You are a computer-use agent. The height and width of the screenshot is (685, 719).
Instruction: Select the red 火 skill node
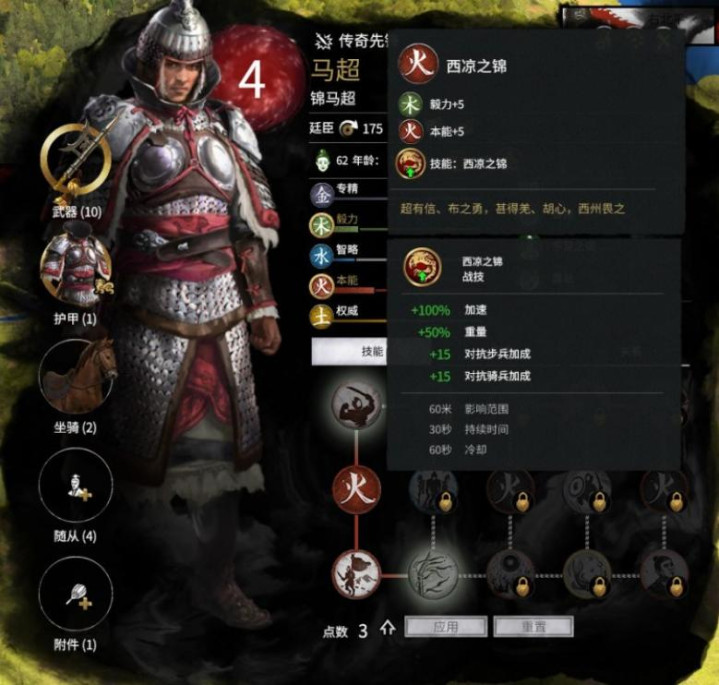357,489
